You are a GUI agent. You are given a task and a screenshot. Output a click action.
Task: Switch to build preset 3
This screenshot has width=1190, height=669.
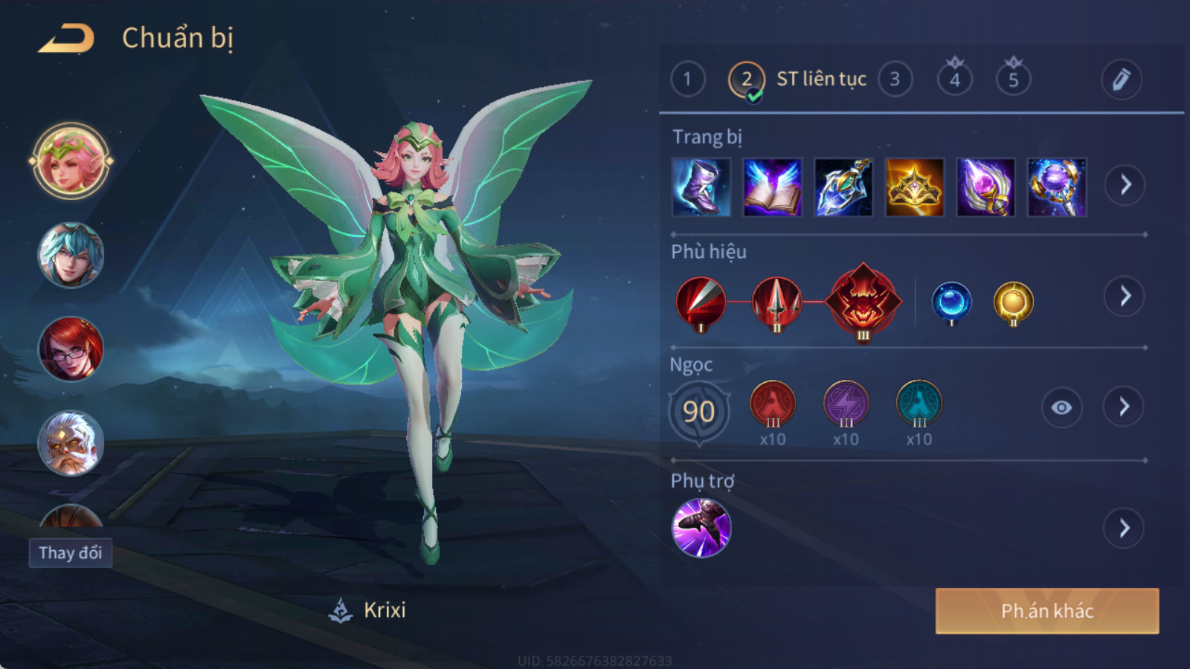[x=894, y=79]
